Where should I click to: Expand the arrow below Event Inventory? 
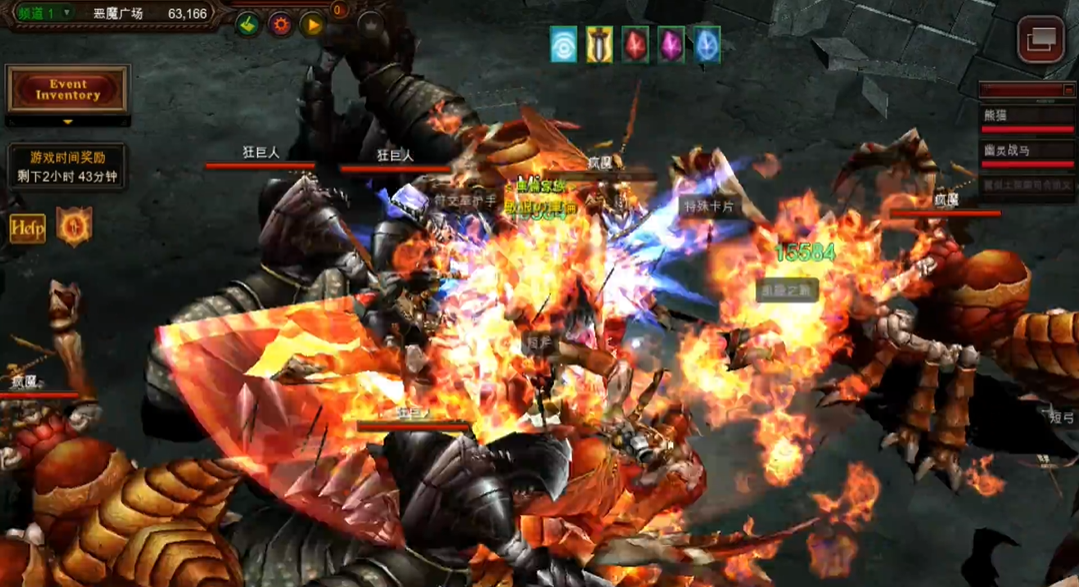[68, 122]
